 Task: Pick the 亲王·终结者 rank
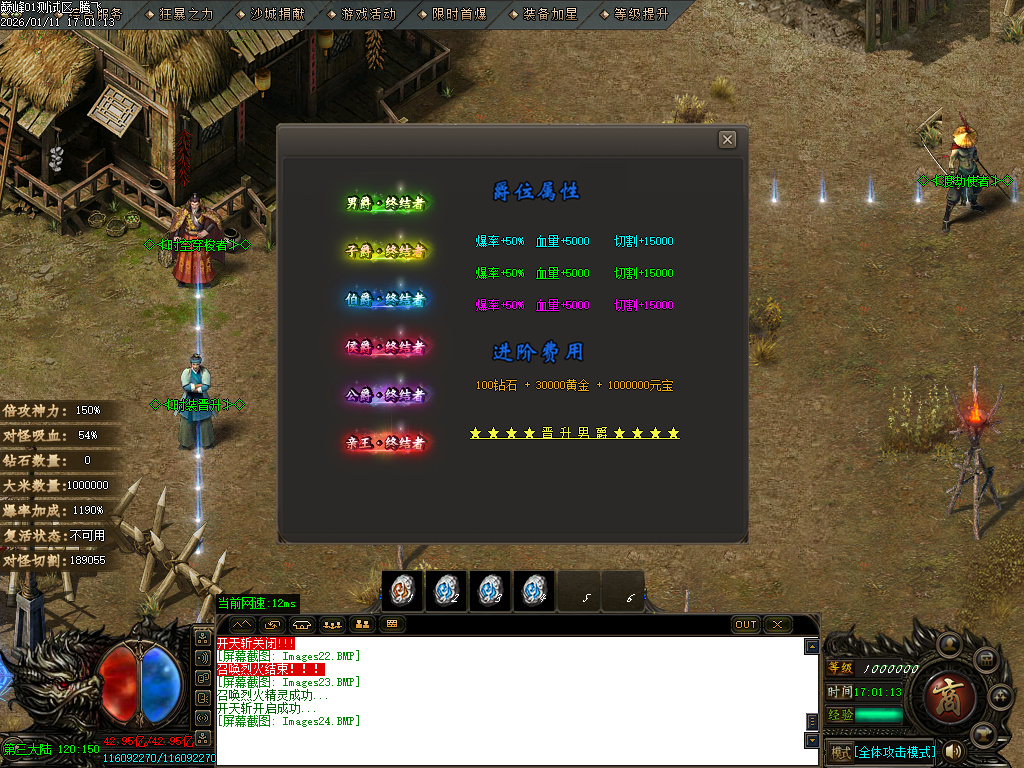[386, 442]
